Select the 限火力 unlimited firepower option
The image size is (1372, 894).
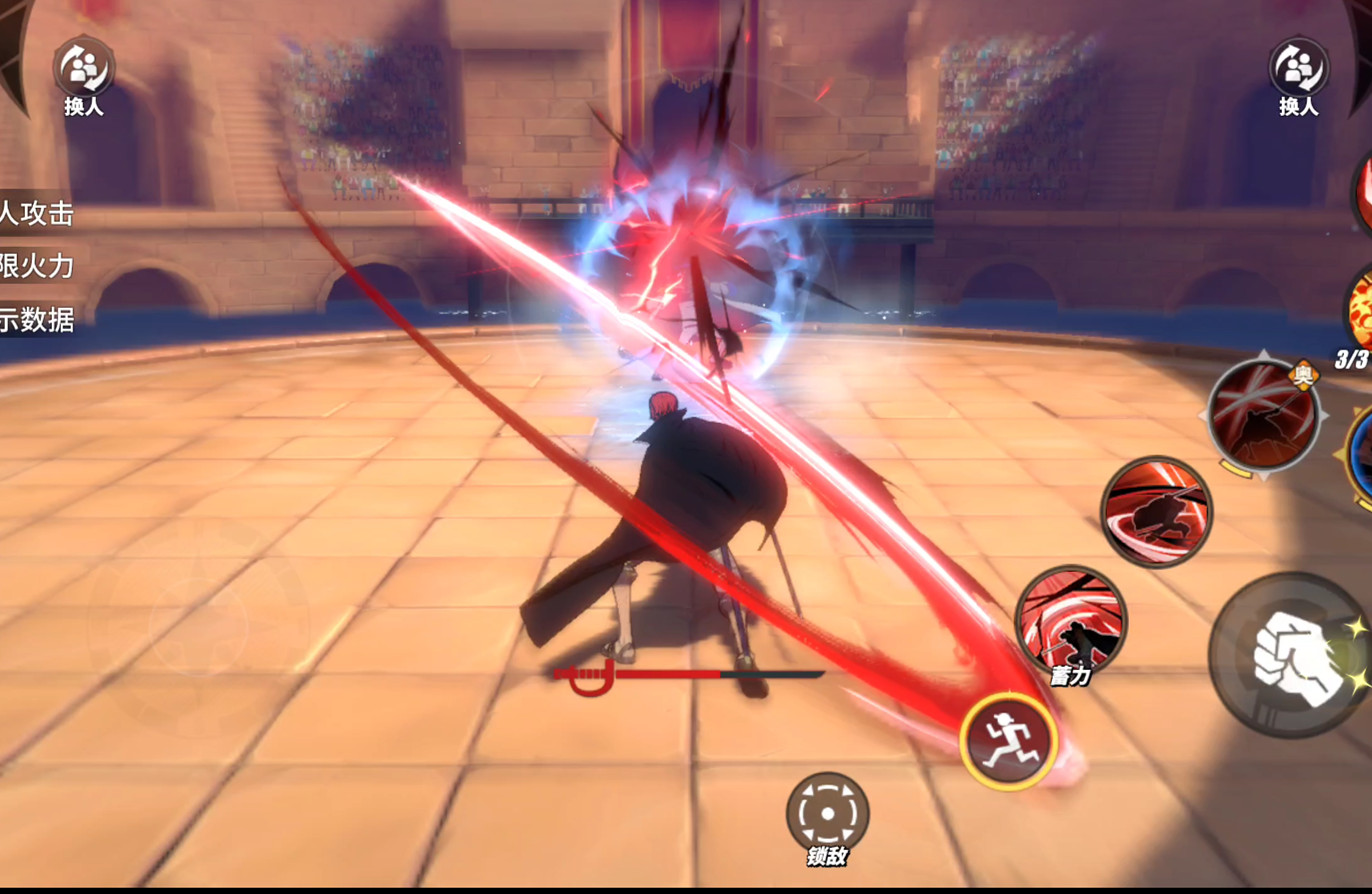click(x=37, y=266)
